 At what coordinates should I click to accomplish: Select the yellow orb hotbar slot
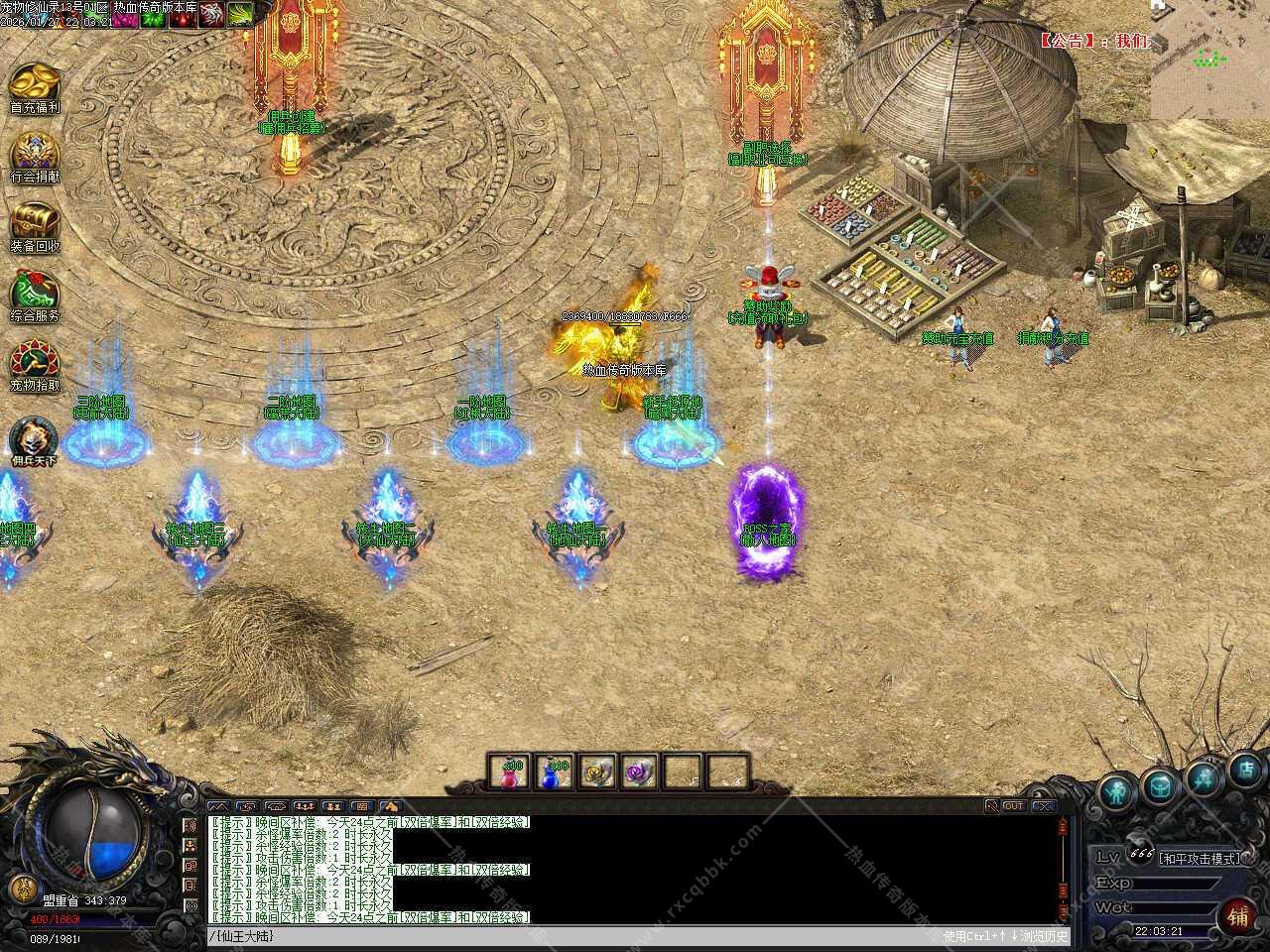click(x=596, y=772)
